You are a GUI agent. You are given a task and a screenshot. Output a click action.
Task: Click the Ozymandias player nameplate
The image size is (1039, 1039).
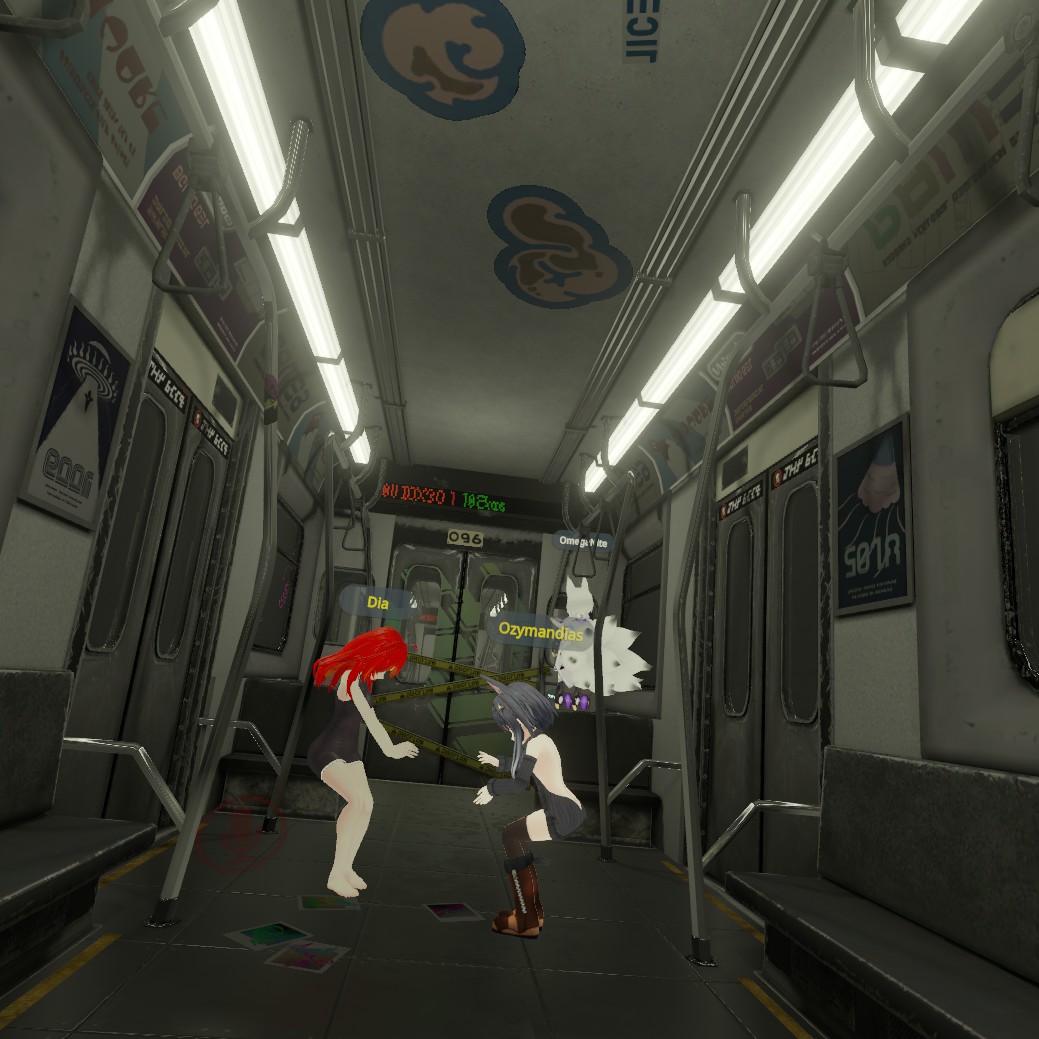[541, 629]
